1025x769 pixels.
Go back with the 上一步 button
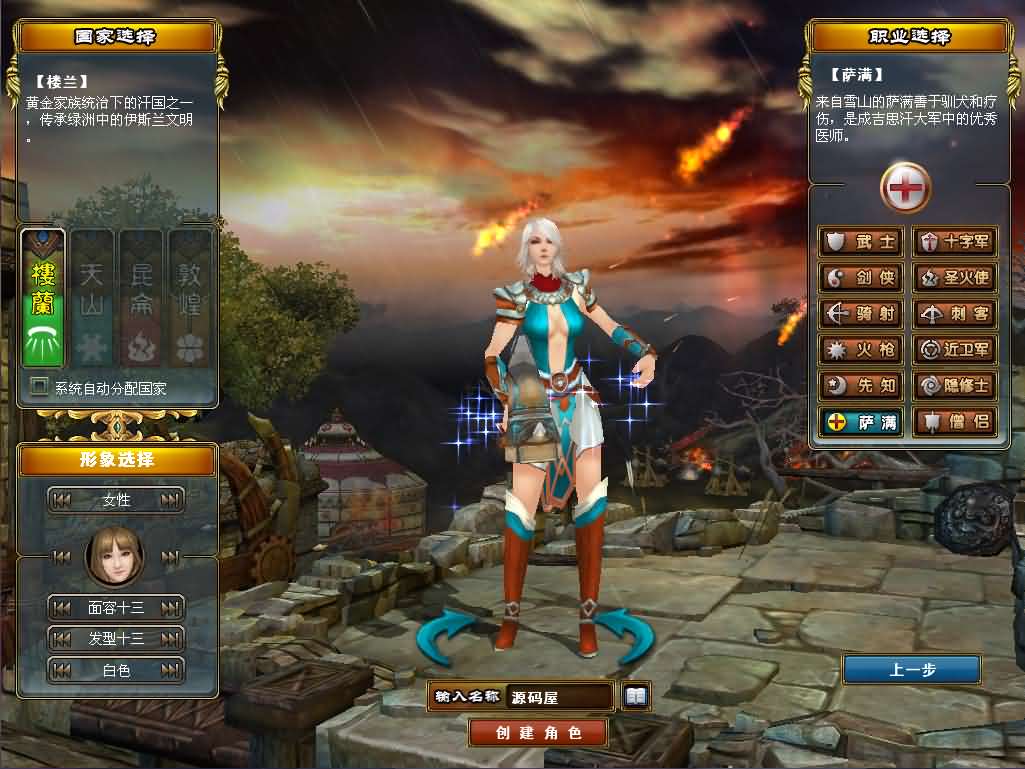tap(911, 670)
